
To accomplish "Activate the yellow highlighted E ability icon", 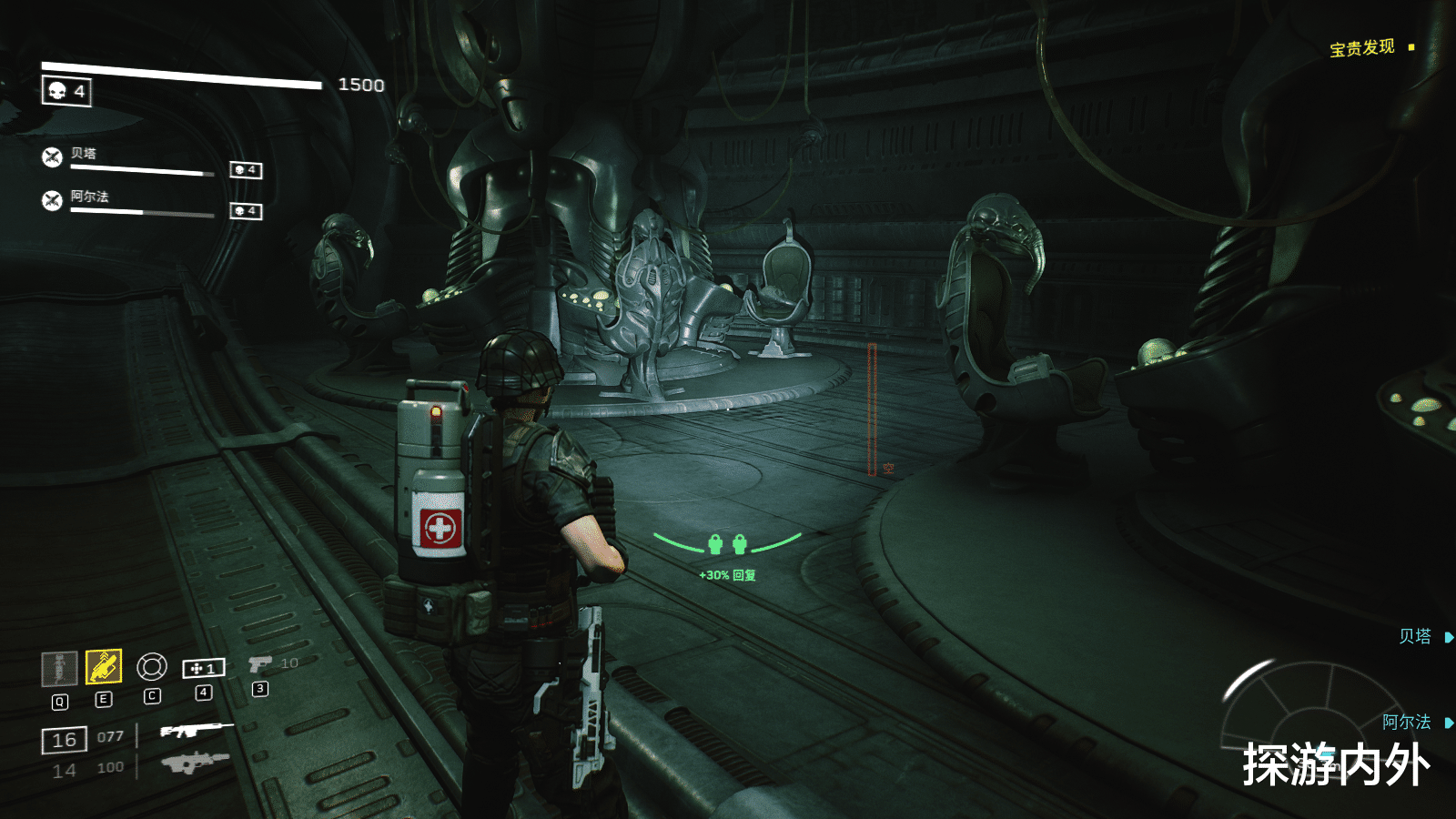I will click(104, 667).
